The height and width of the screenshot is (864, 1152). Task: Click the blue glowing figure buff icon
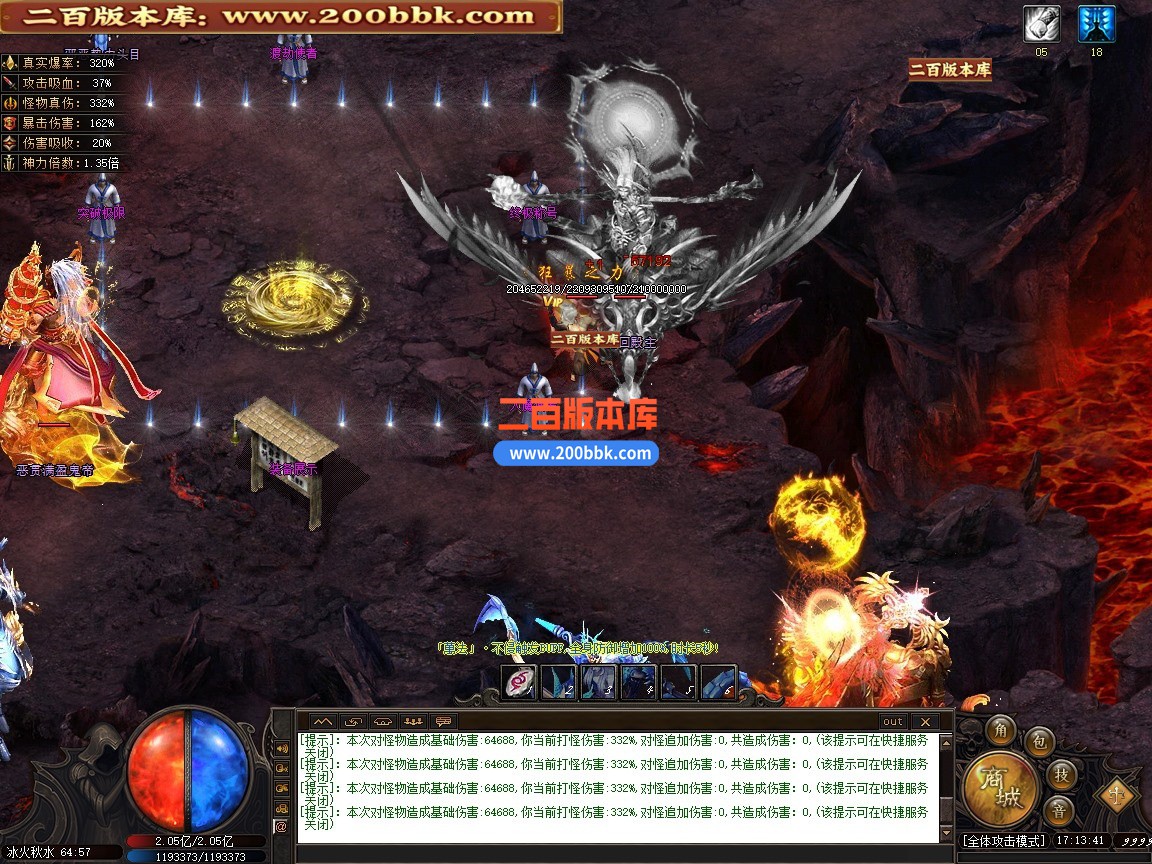point(1096,25)
